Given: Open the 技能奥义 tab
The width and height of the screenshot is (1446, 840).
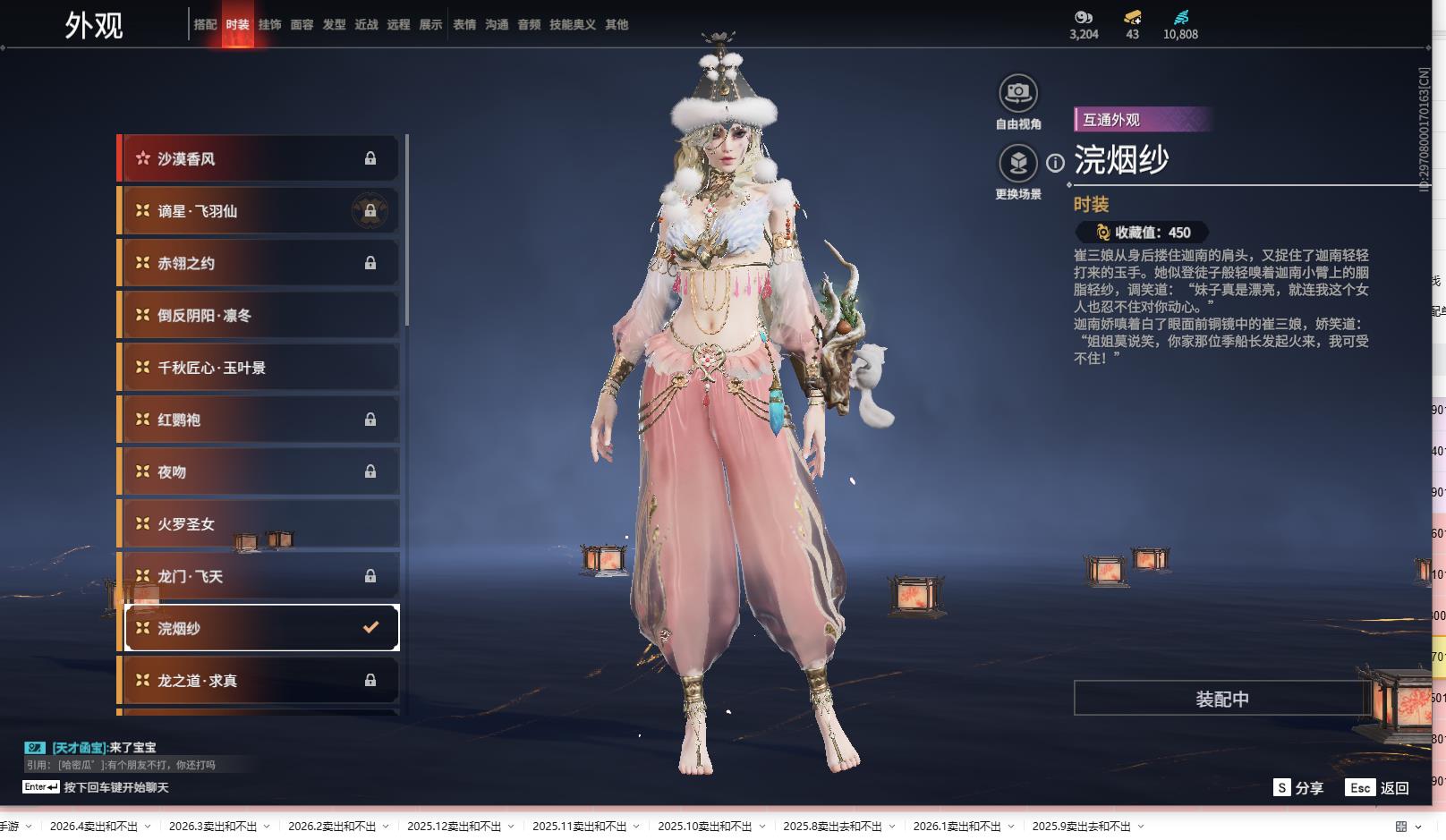Looking at the screenshot, I should coord(572,25).
